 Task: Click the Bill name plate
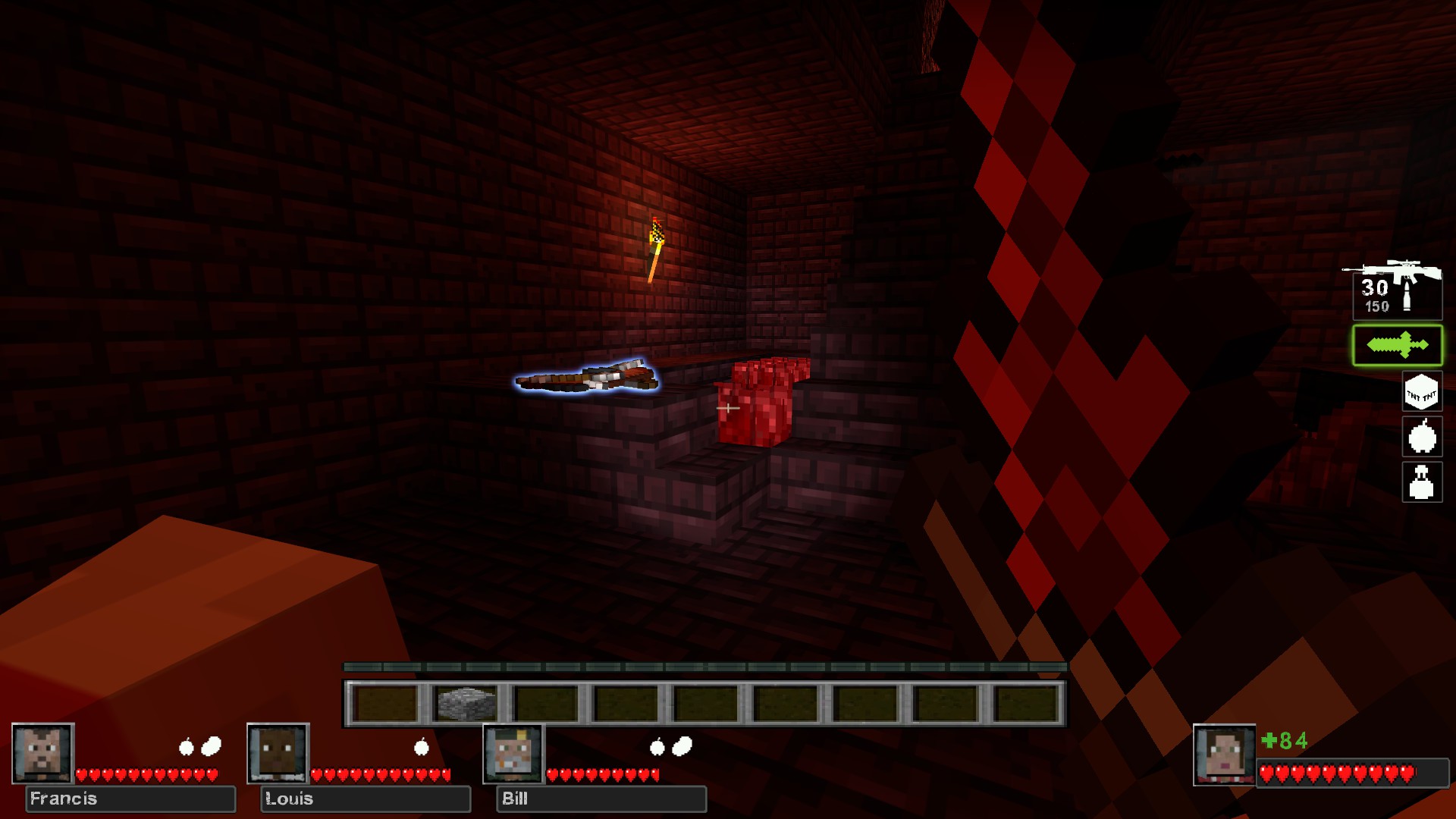601,799
